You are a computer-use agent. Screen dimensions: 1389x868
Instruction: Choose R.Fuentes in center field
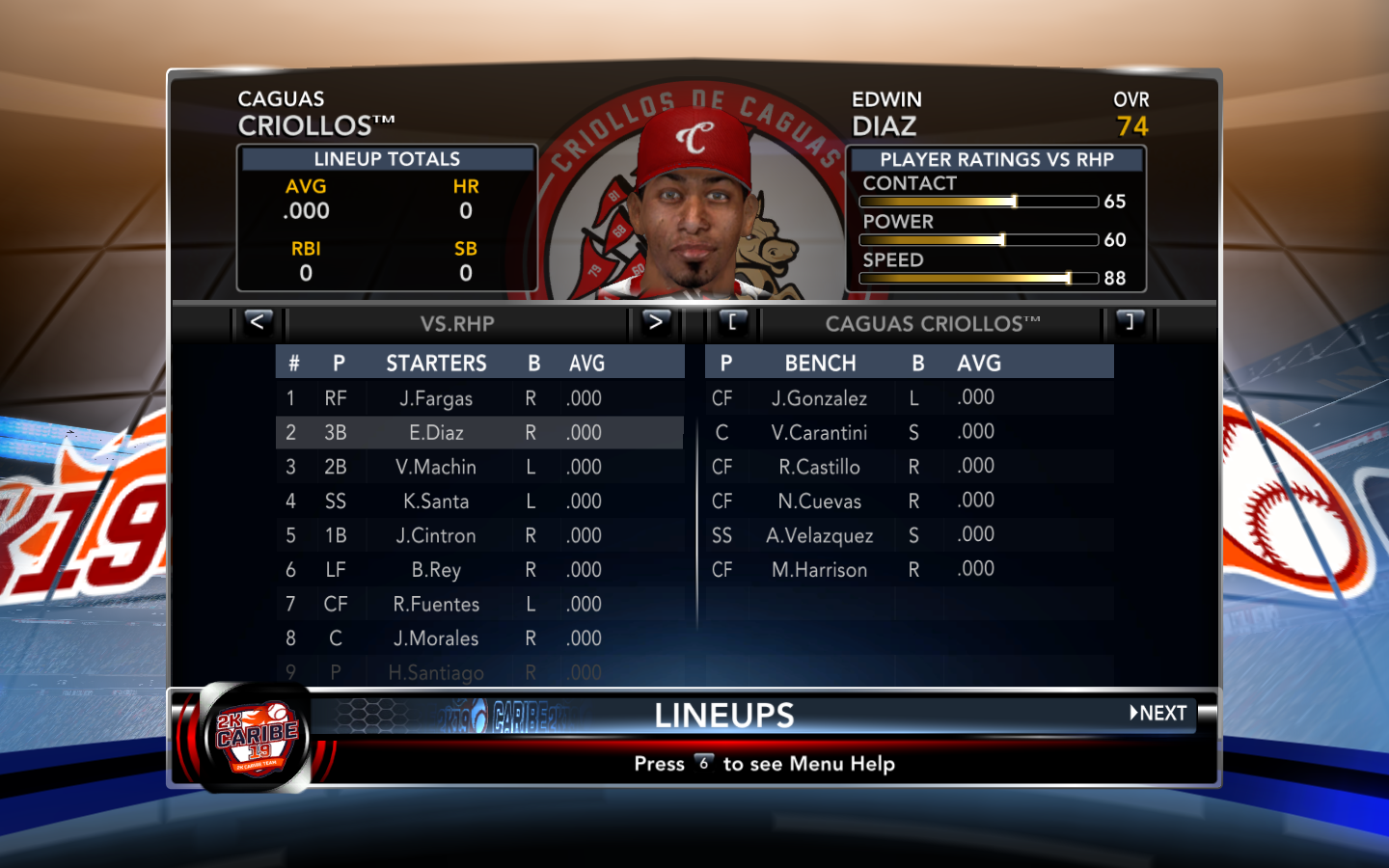(436, 605)
